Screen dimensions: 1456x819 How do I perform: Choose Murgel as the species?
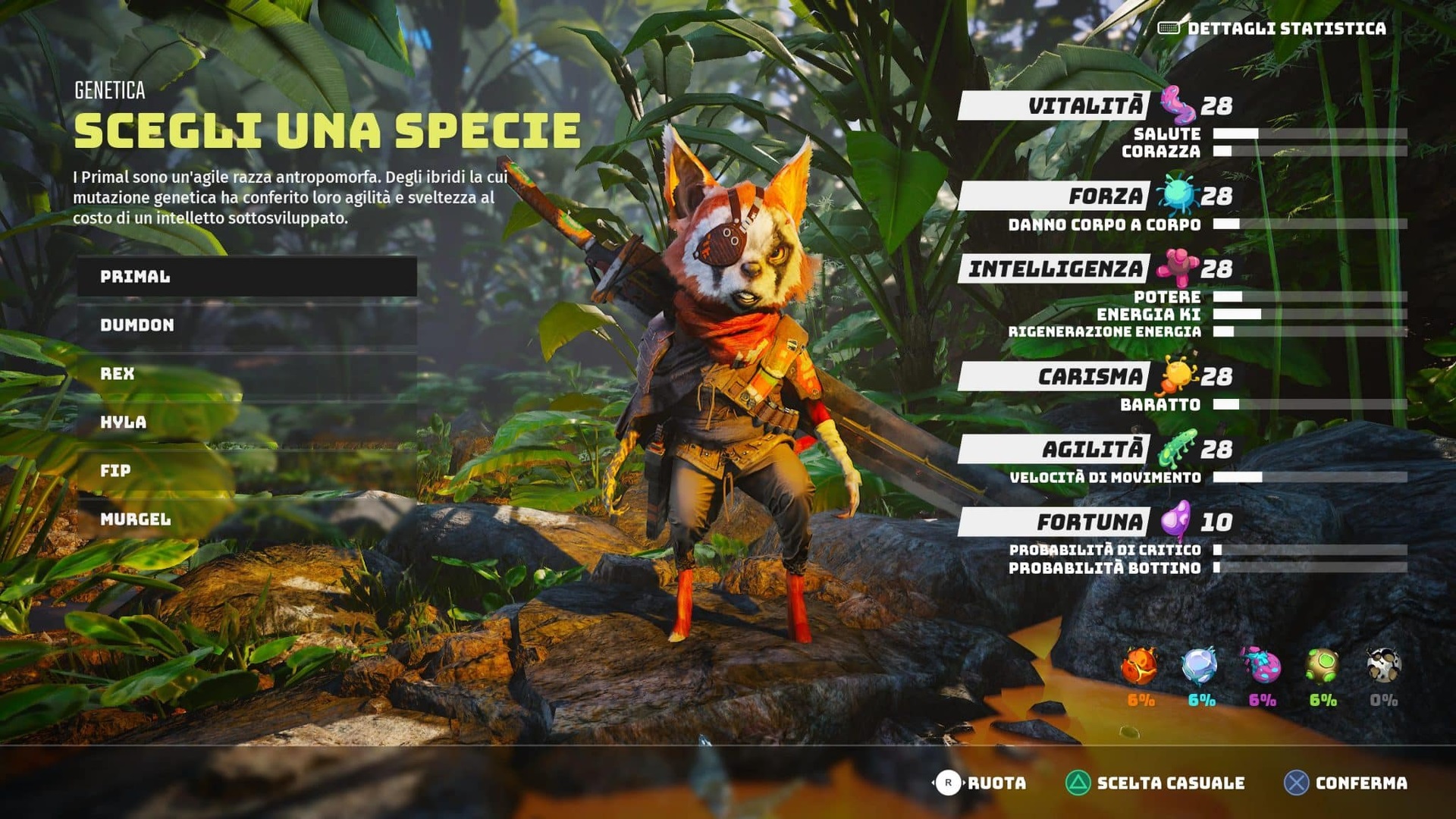pyautogui.click(x=246, y=519)
